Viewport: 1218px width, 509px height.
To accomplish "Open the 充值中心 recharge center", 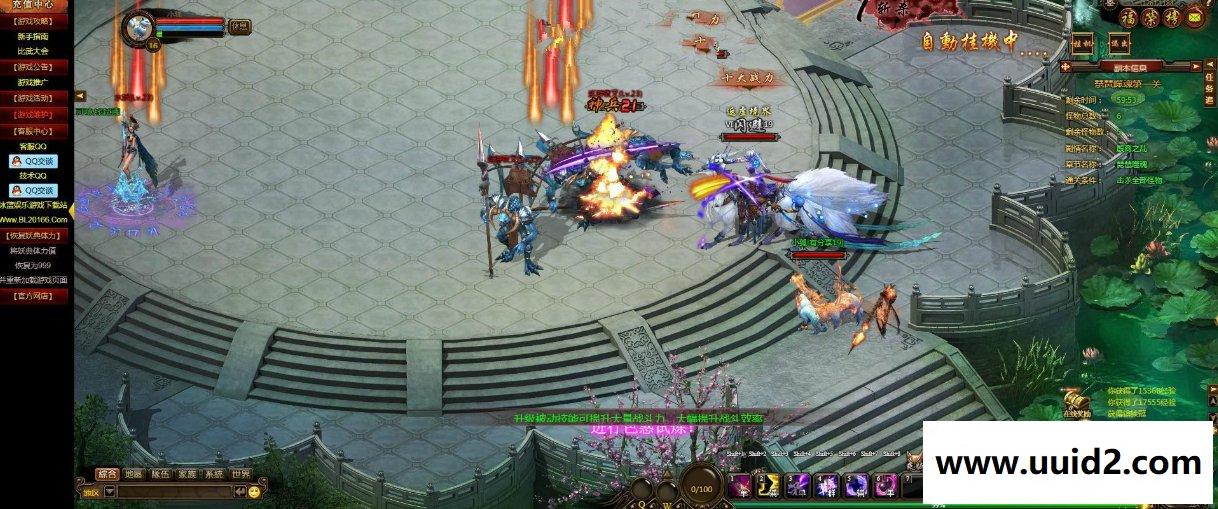I will click(x=36, y=5).
